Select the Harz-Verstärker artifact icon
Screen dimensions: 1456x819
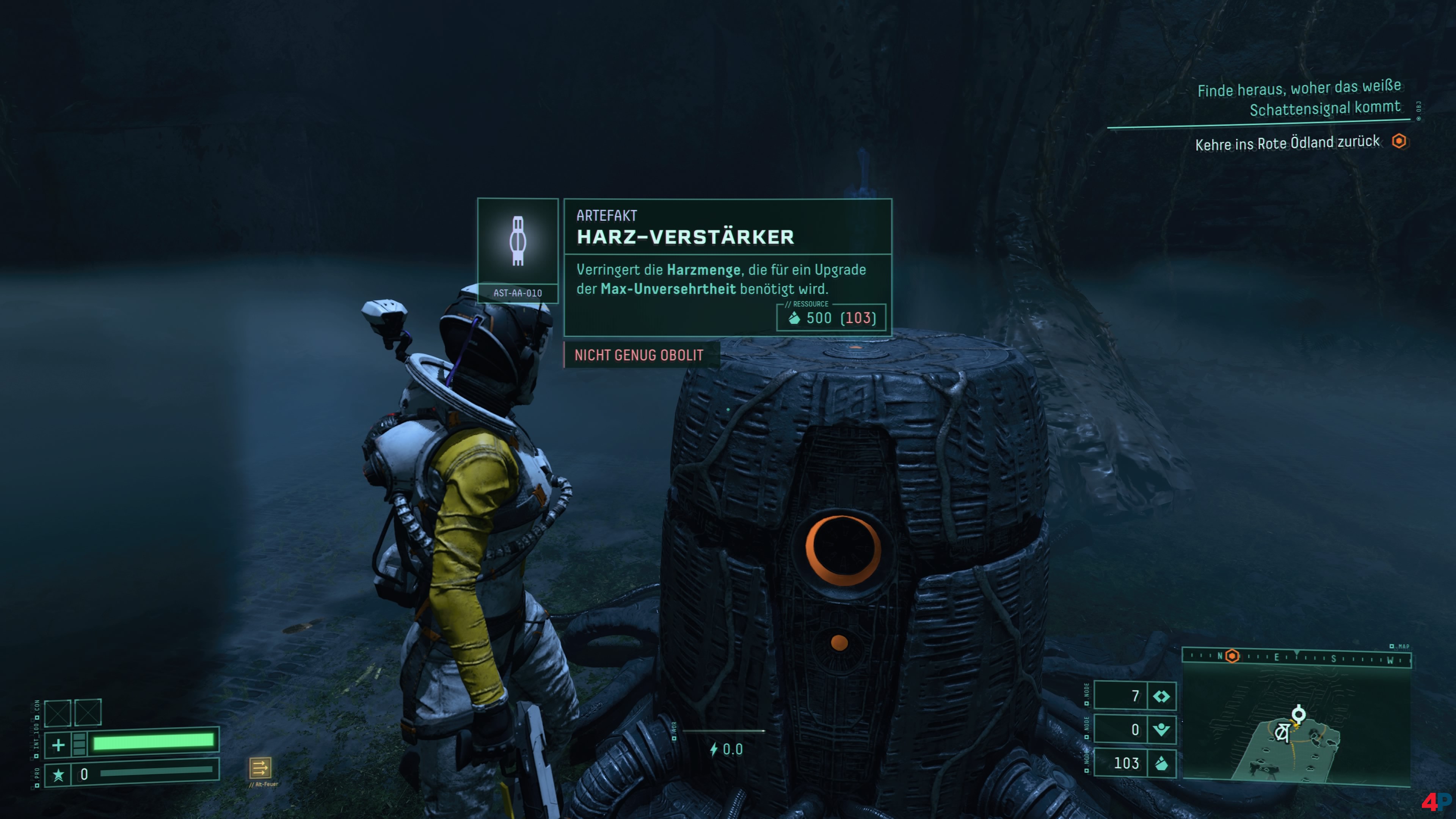pyautogui.click(x=517, y=242)
